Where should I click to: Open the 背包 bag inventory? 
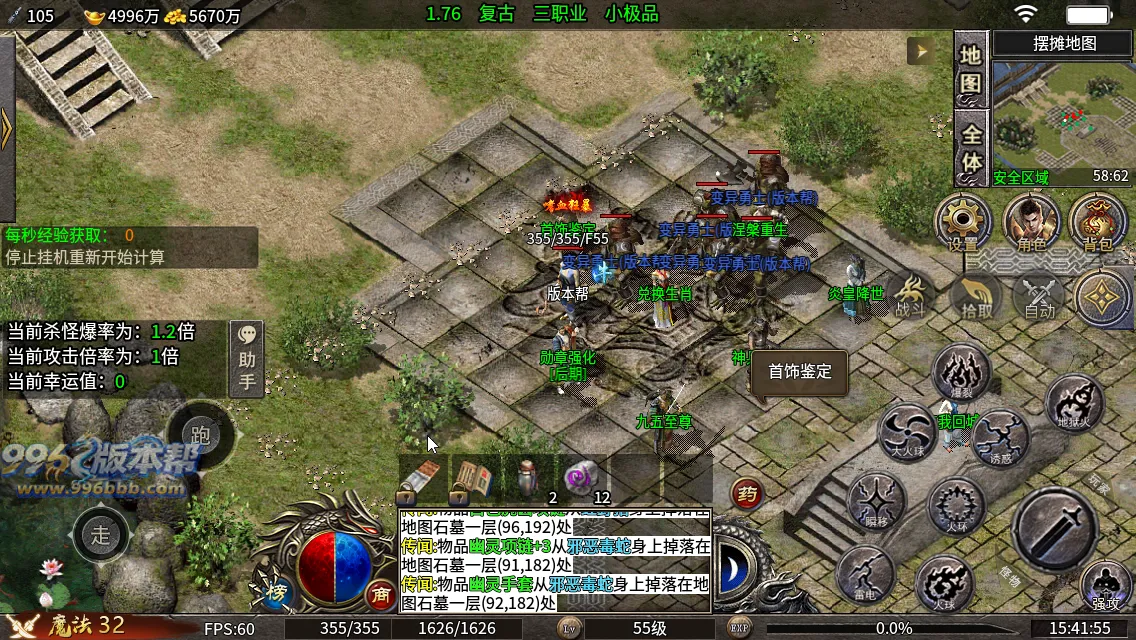1097,220
